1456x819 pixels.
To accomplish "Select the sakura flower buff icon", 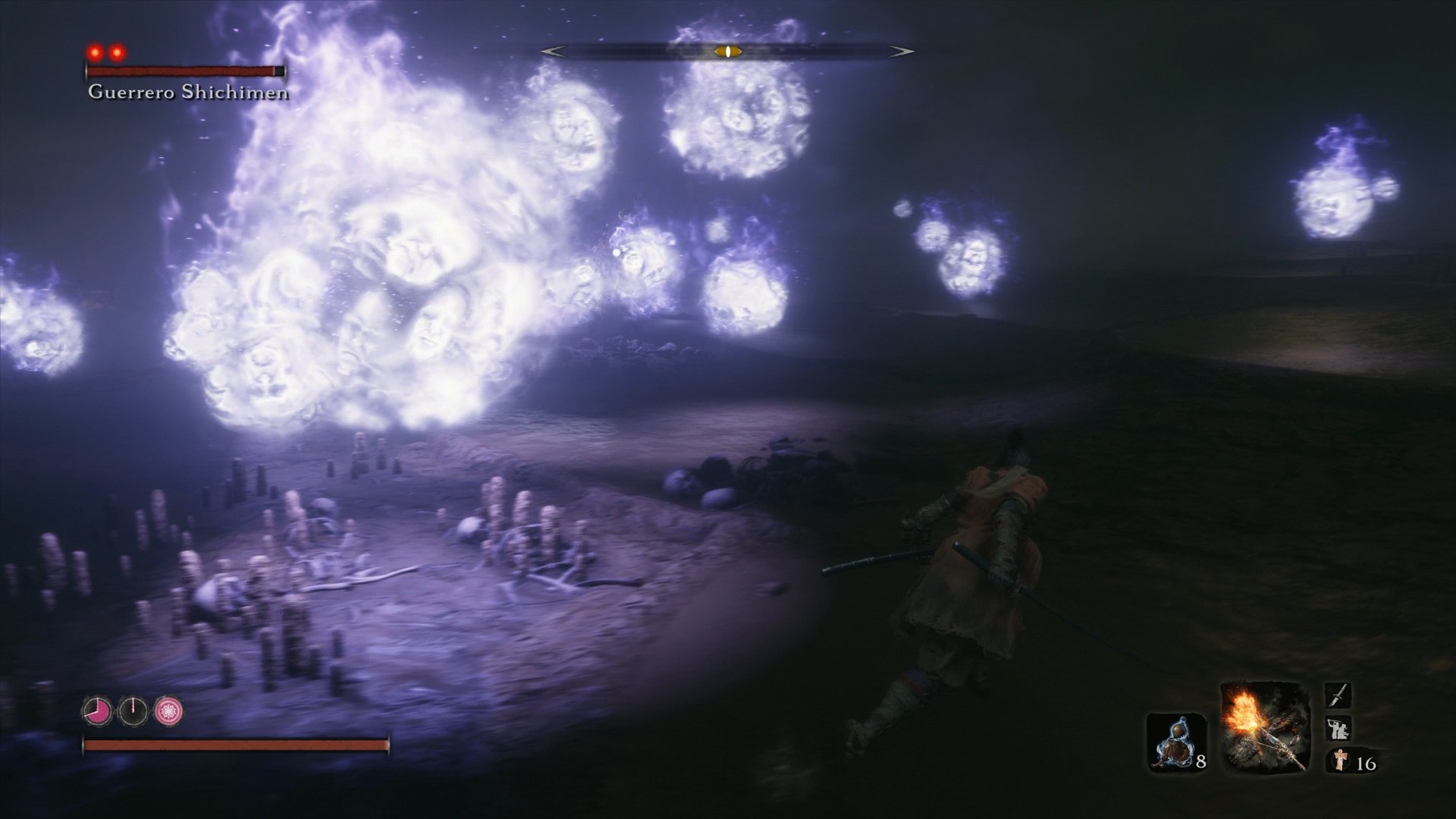I will click(170, 711).
